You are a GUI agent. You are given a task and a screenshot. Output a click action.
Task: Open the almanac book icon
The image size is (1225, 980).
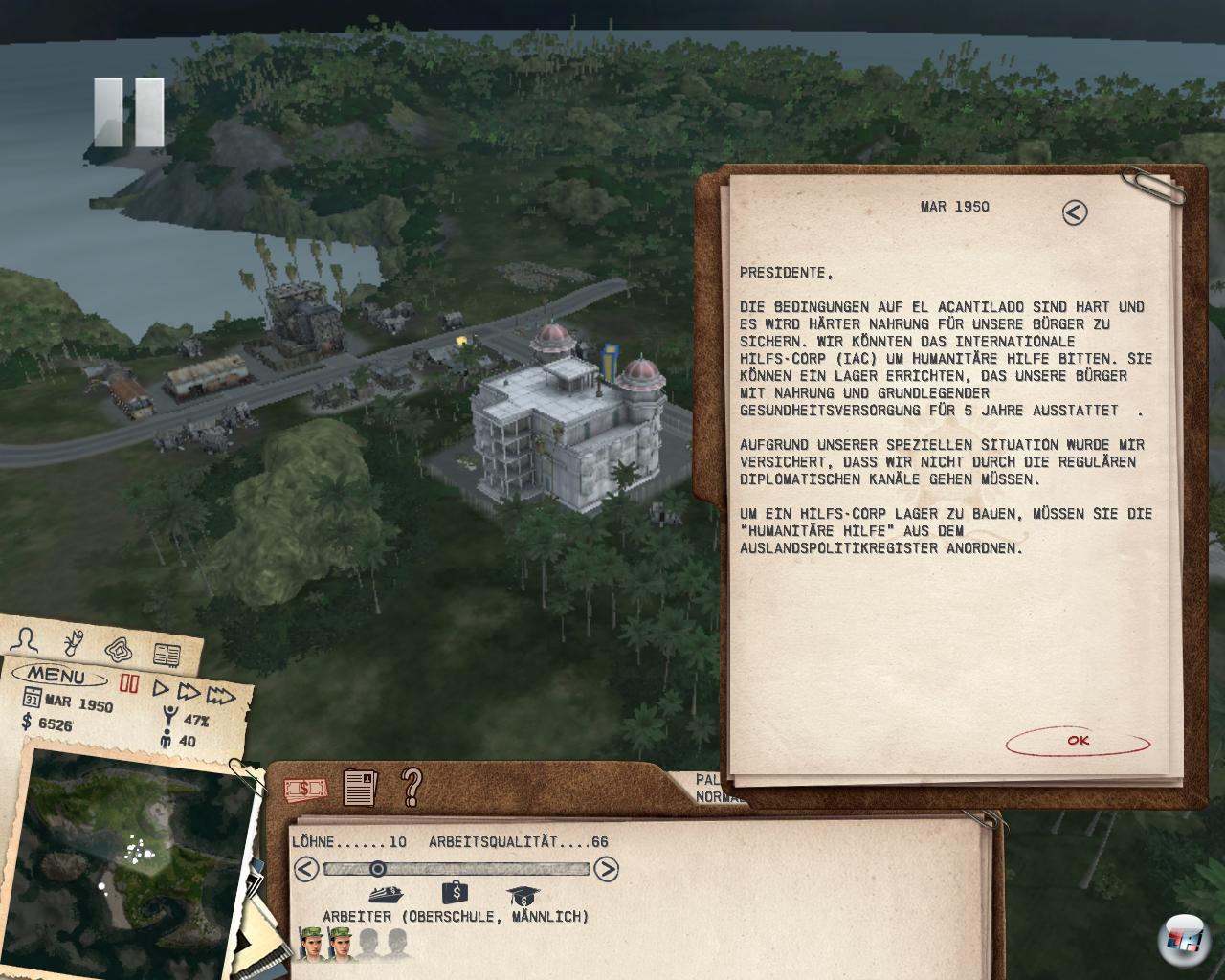point(167,655)
